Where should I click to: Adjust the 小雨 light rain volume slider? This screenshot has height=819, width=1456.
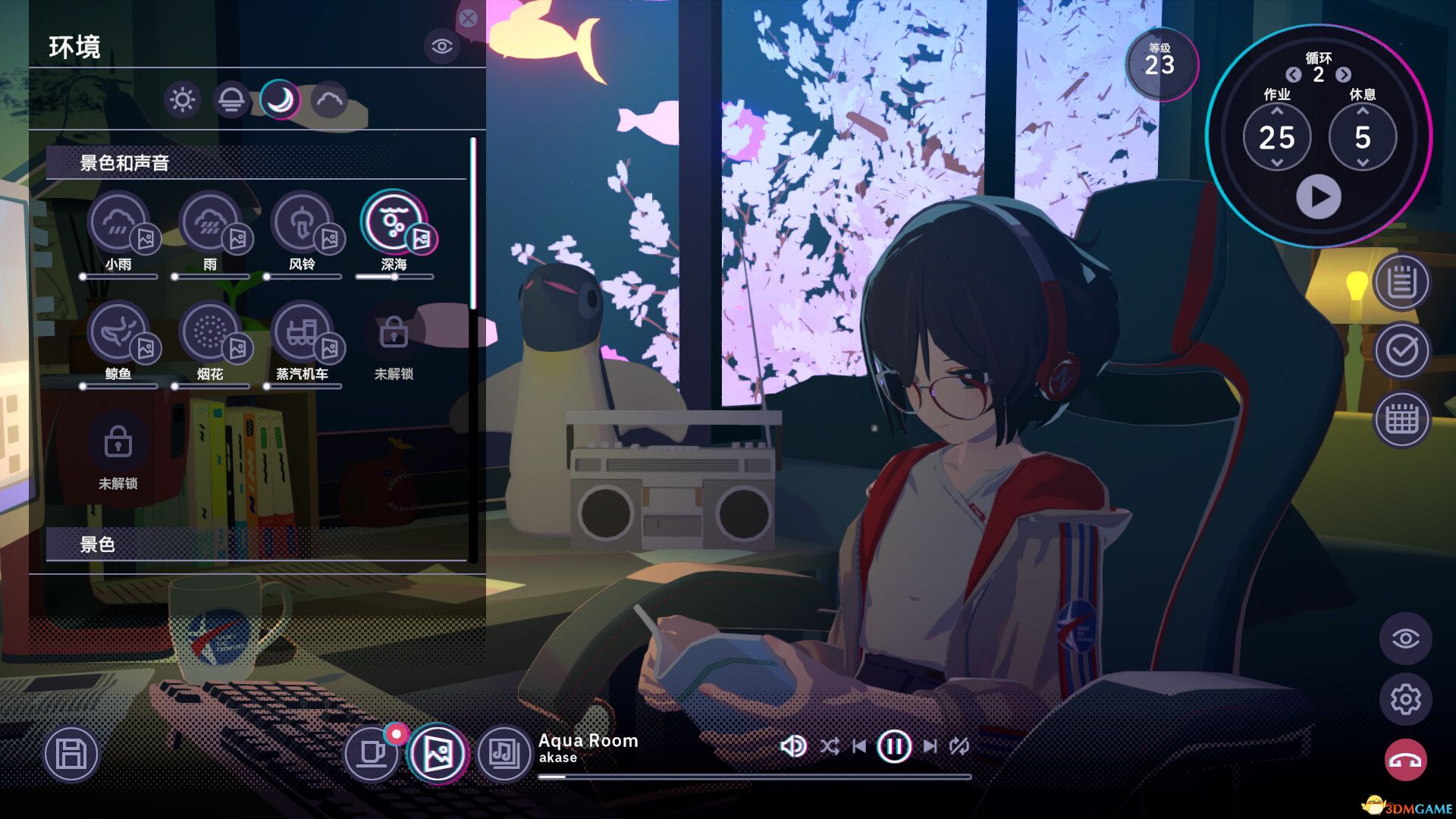tap(121, 277)
